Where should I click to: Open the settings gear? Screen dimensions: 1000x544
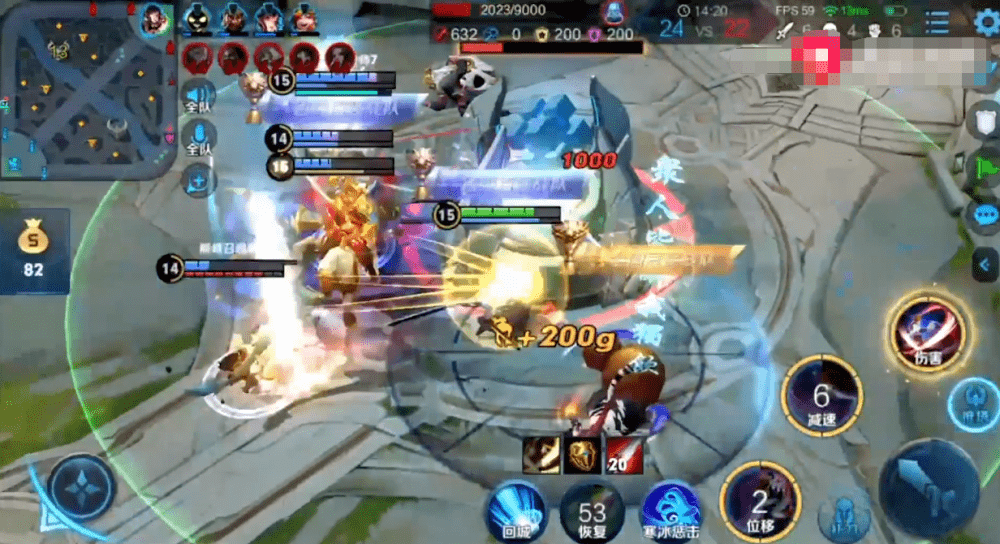pyautogui.click(x=986, y=23)
